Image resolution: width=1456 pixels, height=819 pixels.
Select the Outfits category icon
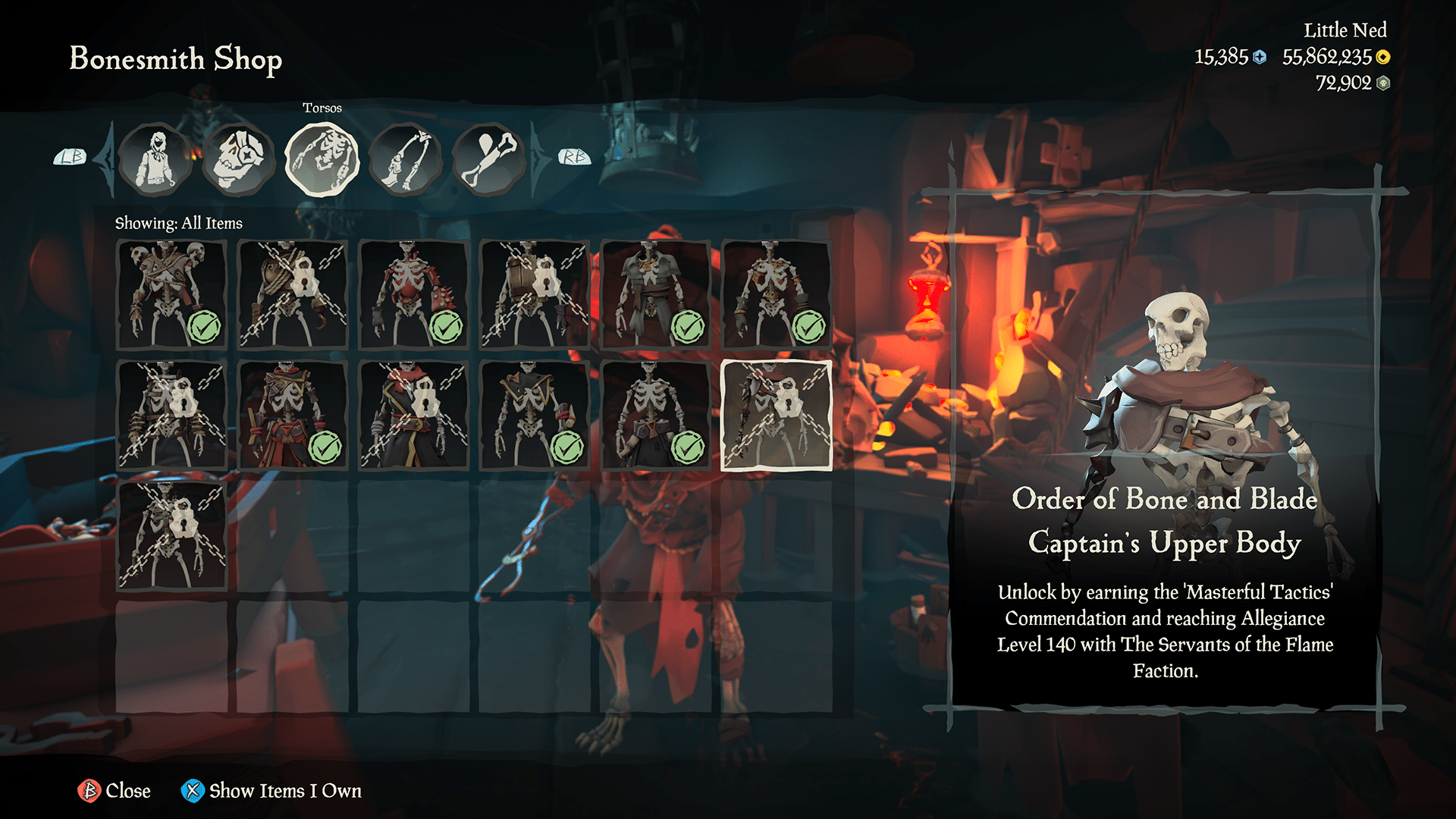155,157
